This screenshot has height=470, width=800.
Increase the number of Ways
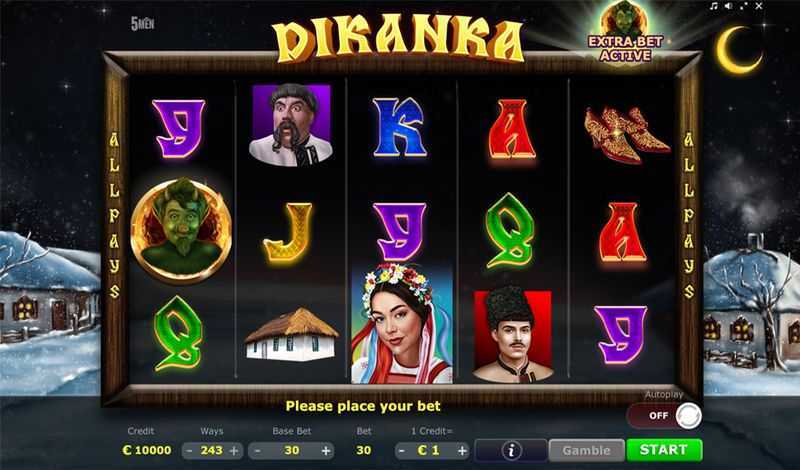pyautogui.click(x=234, y=450)
